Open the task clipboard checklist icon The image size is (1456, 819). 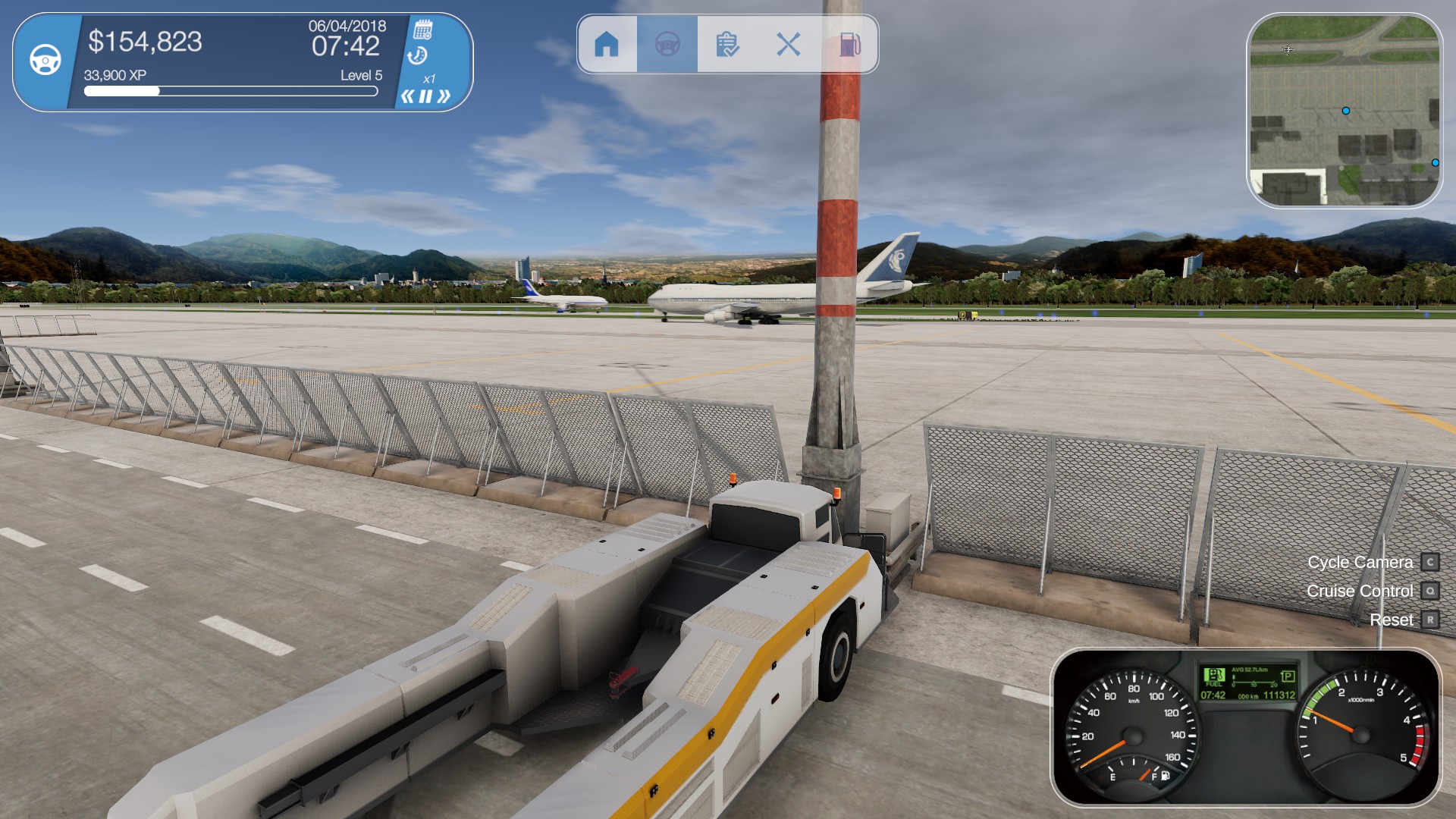728,45
